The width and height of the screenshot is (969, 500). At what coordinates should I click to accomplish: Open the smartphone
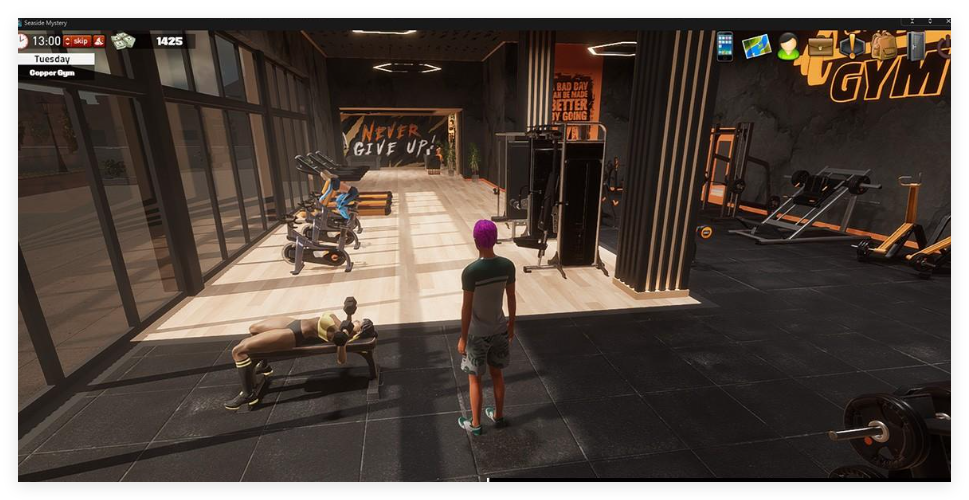coord(725,46)
